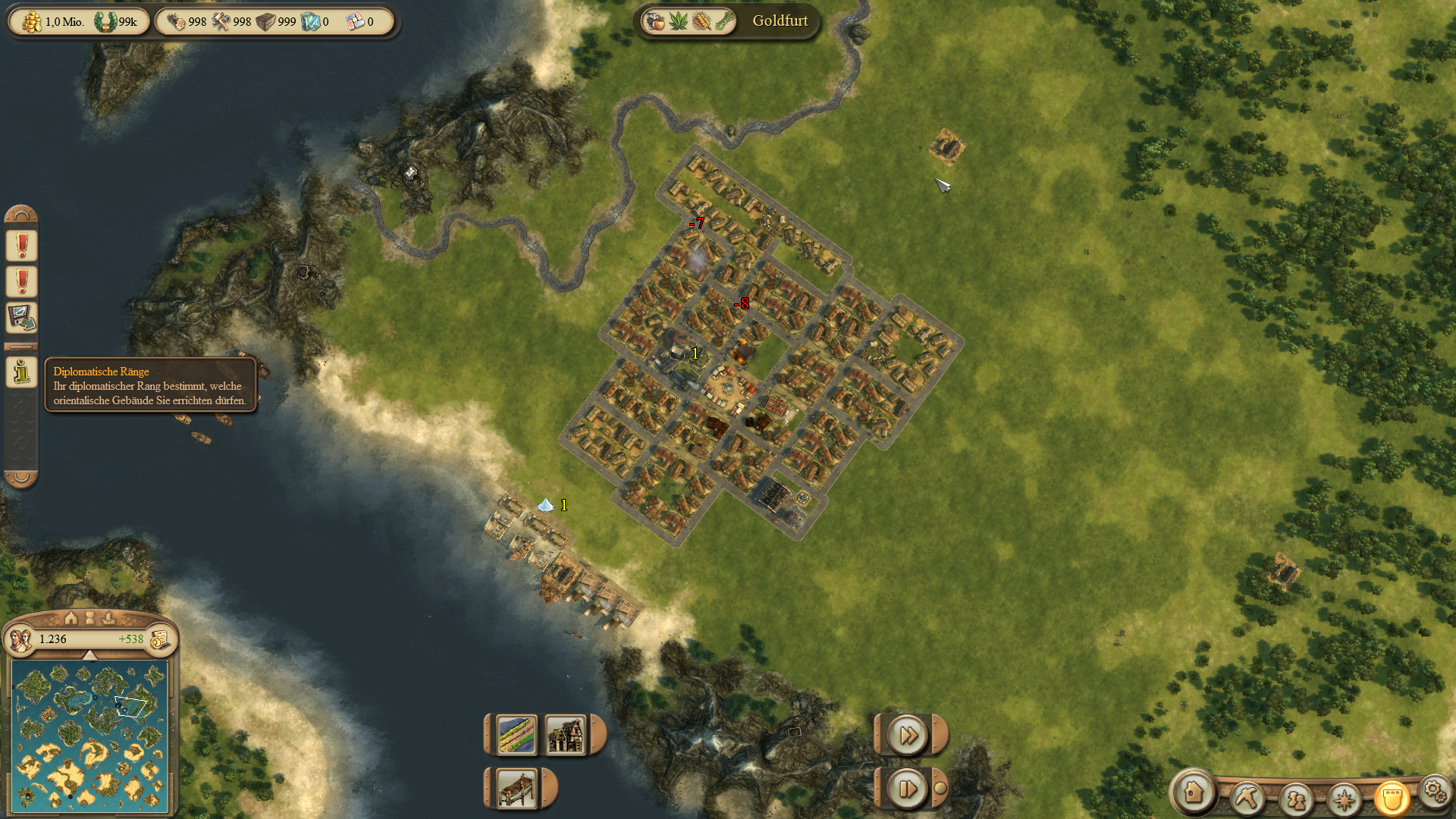The height and width of the screenshot is (819, 1456).
Task: Switch minimap to the house tab
Action: (71, 618)
